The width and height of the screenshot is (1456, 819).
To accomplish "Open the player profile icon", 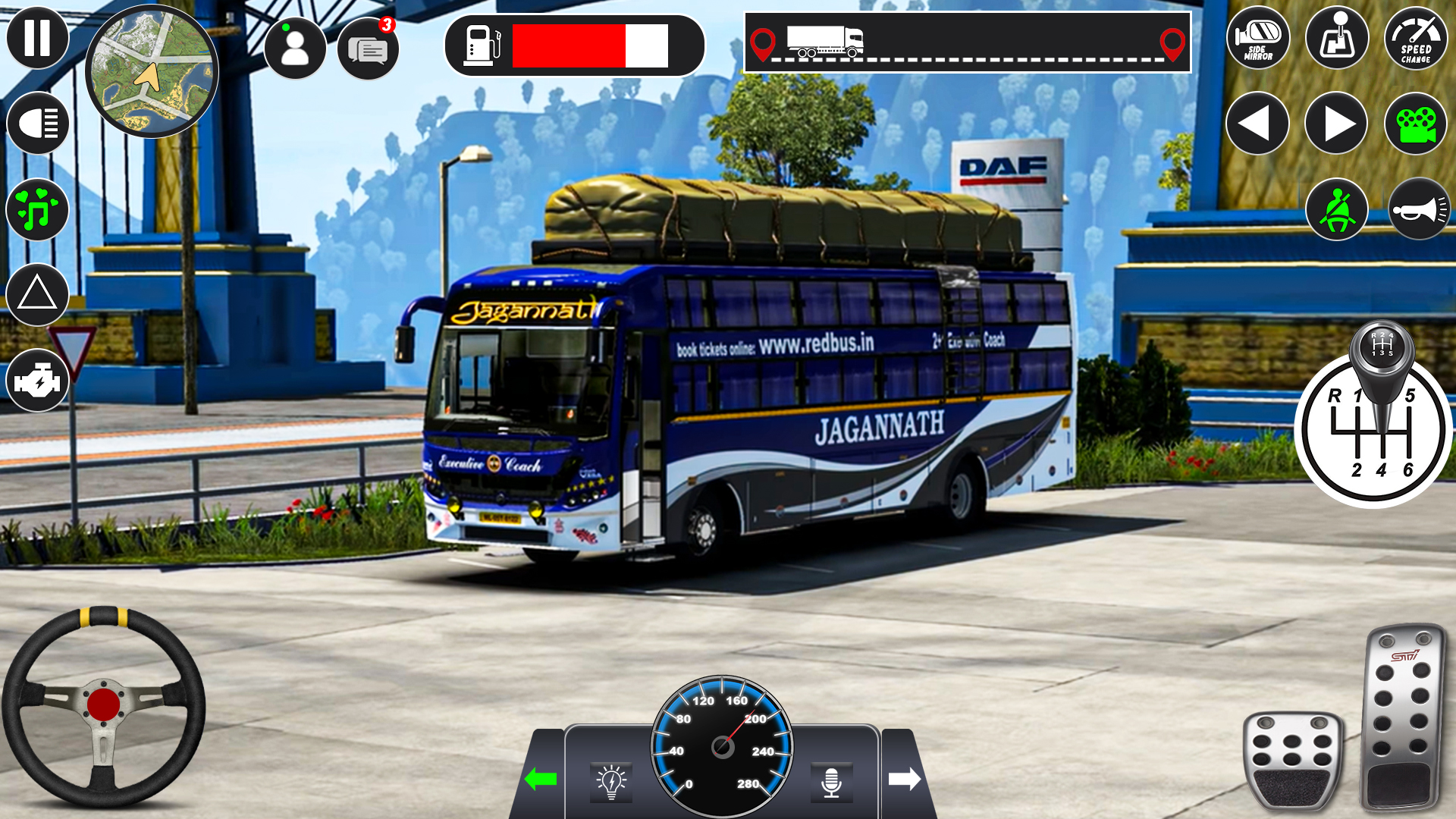I will (x=295, y=48).
